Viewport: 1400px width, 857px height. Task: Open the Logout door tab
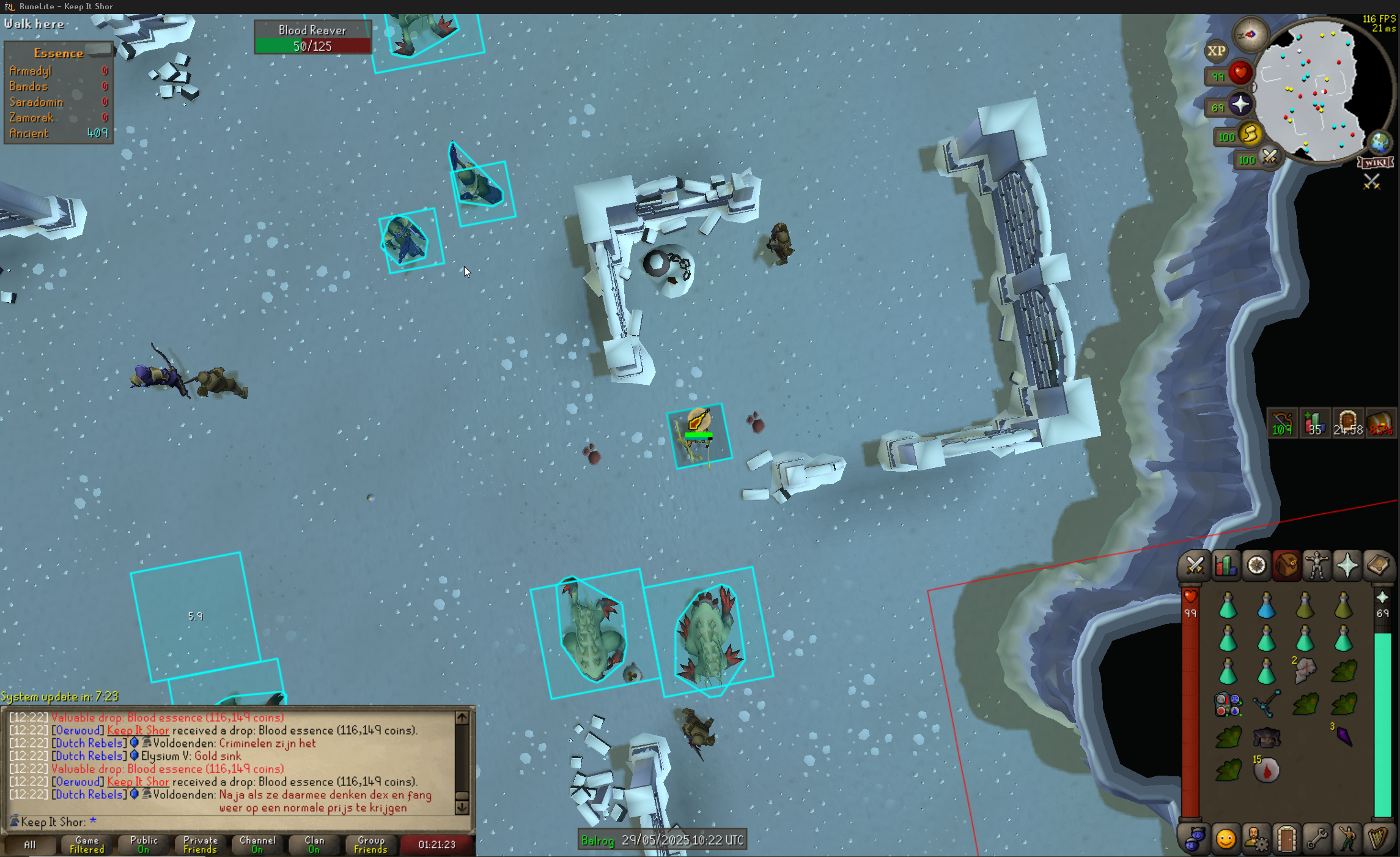1286,839
